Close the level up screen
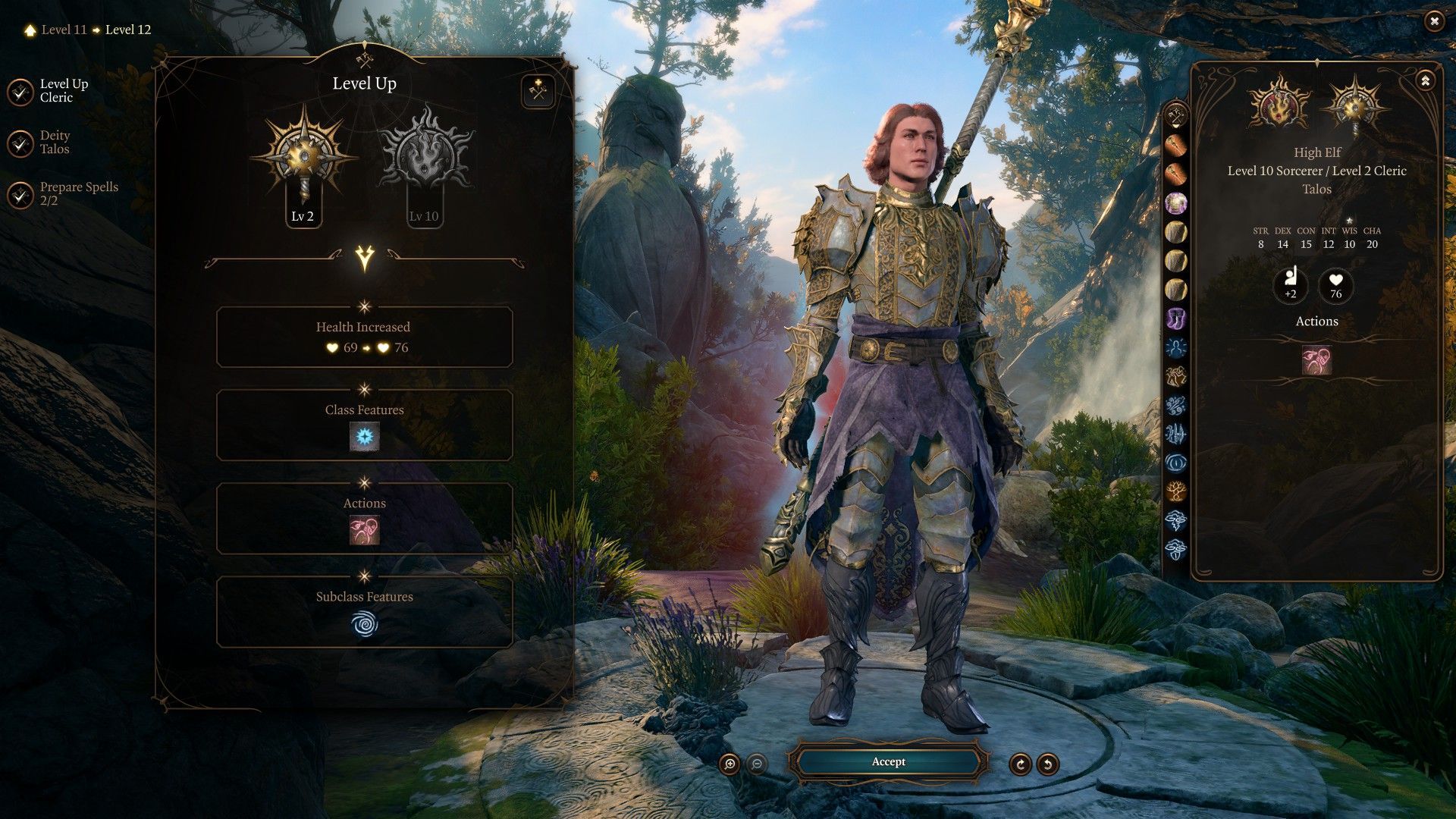 tap(1433, 21)
